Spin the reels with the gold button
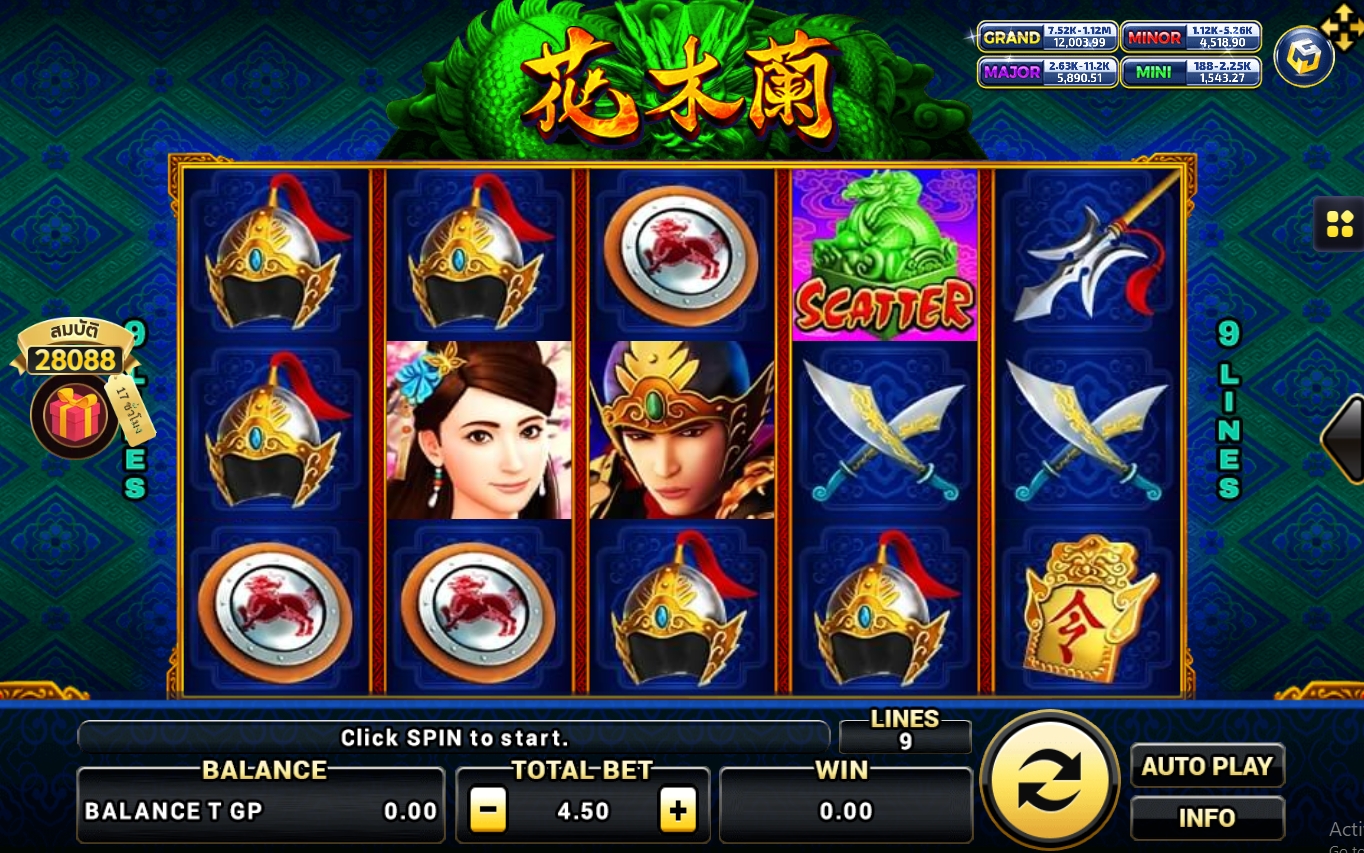This screenshot has height=853, width=1364. [1049, 781]
